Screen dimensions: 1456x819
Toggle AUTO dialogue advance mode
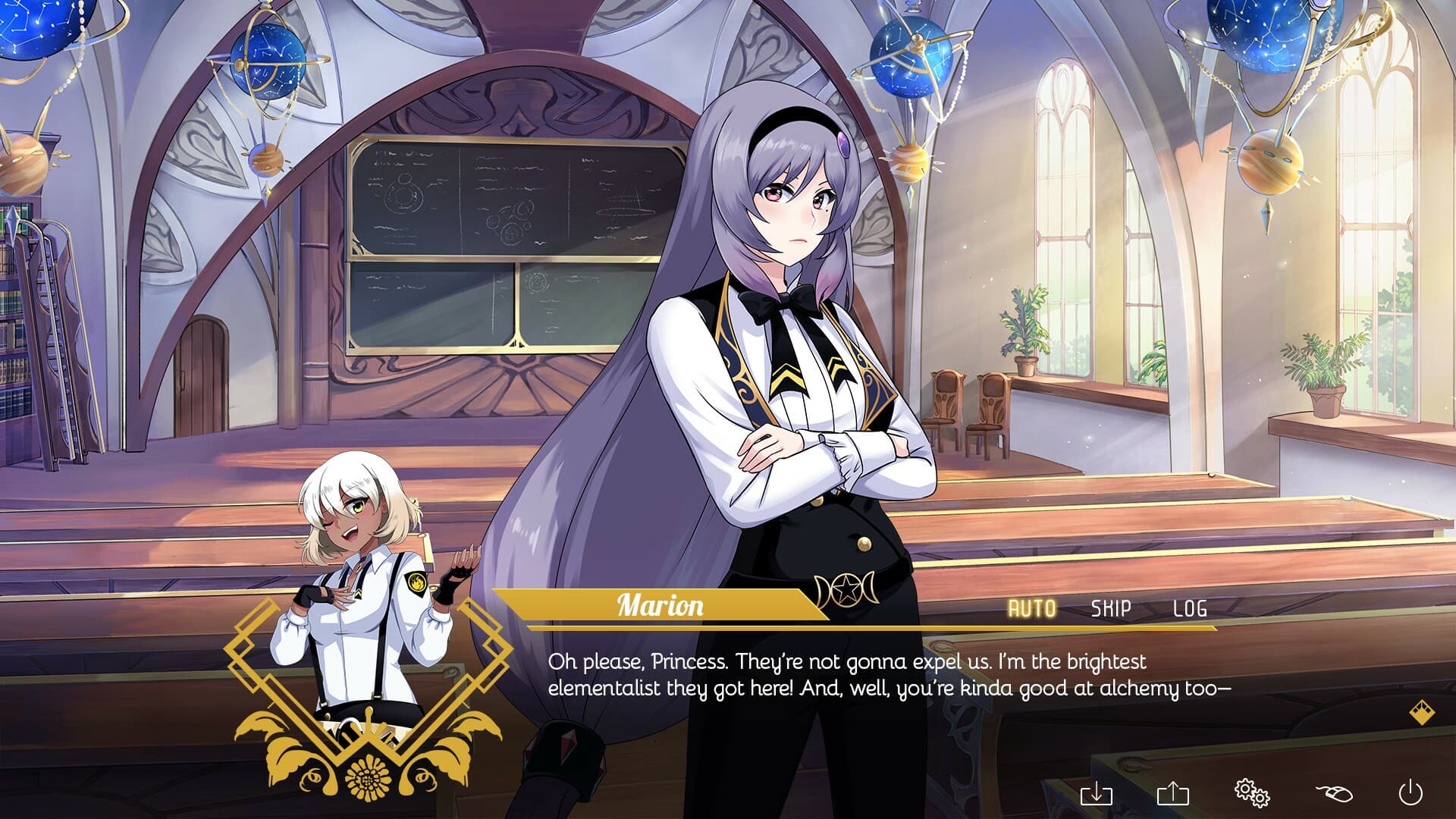point(1031,608)
